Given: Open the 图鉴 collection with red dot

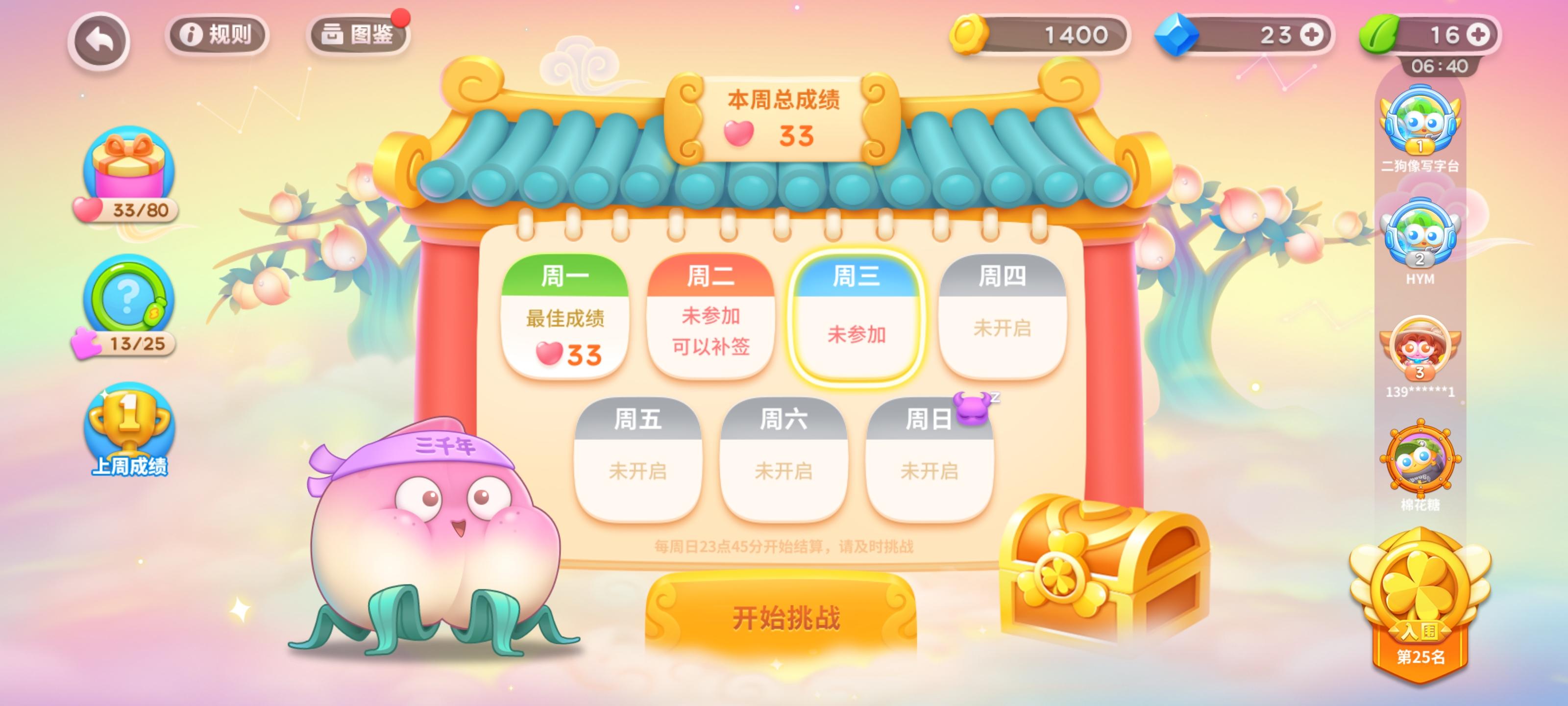Looking at the screenshot, I should click(357, 35).
